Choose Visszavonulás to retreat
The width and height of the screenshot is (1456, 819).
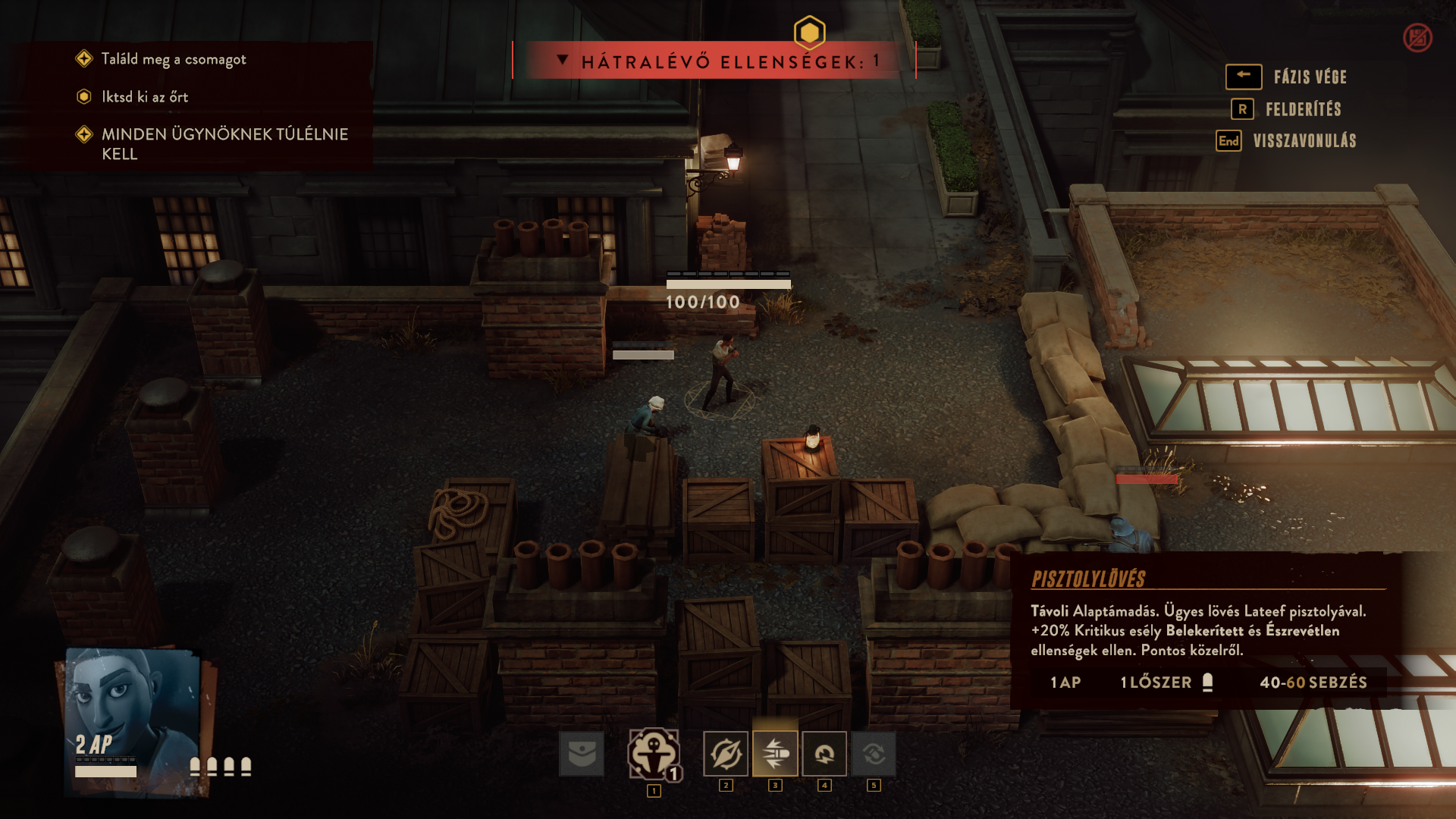pos(1304,141)
